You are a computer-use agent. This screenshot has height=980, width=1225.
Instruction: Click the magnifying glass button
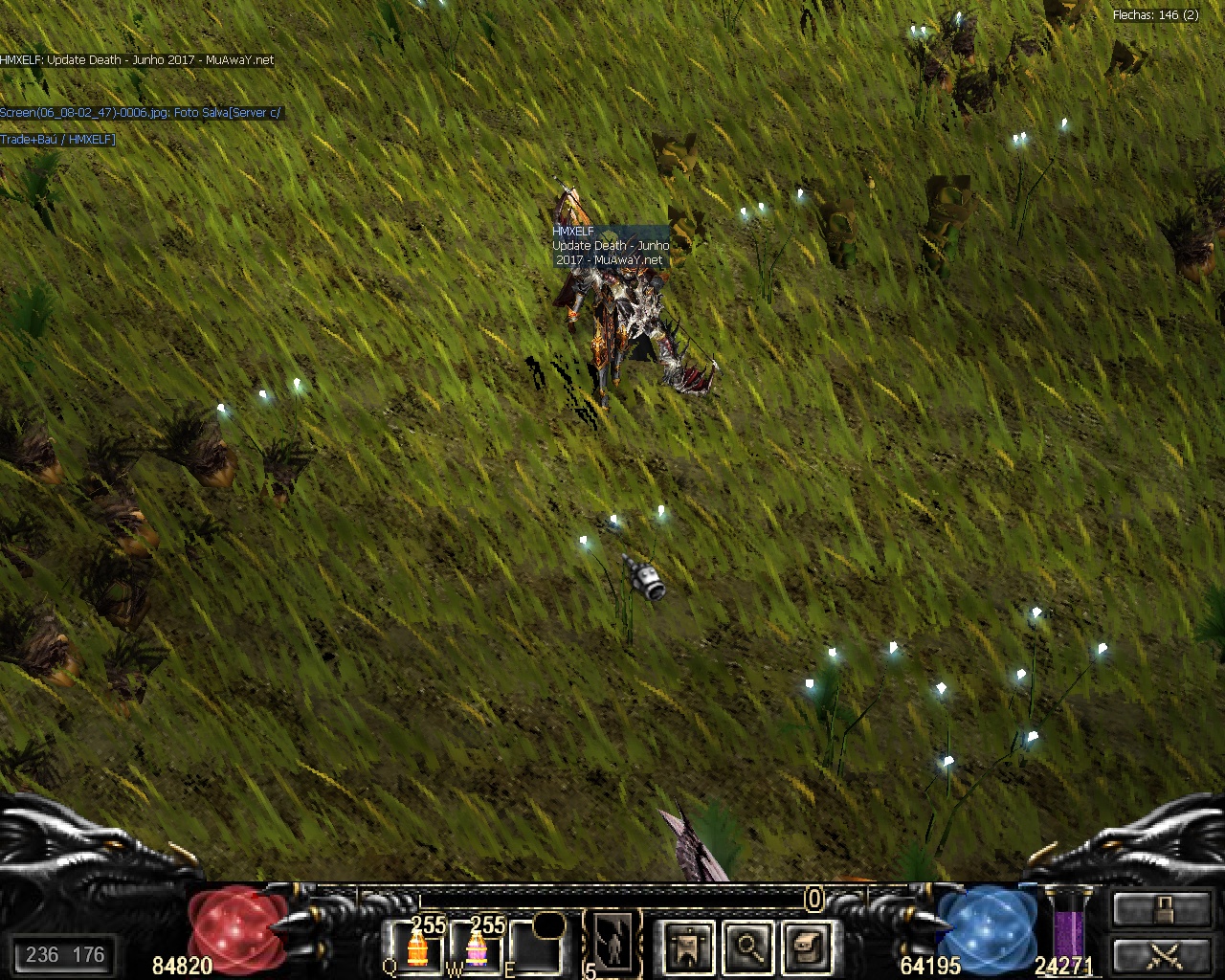[x=747, y=946]
